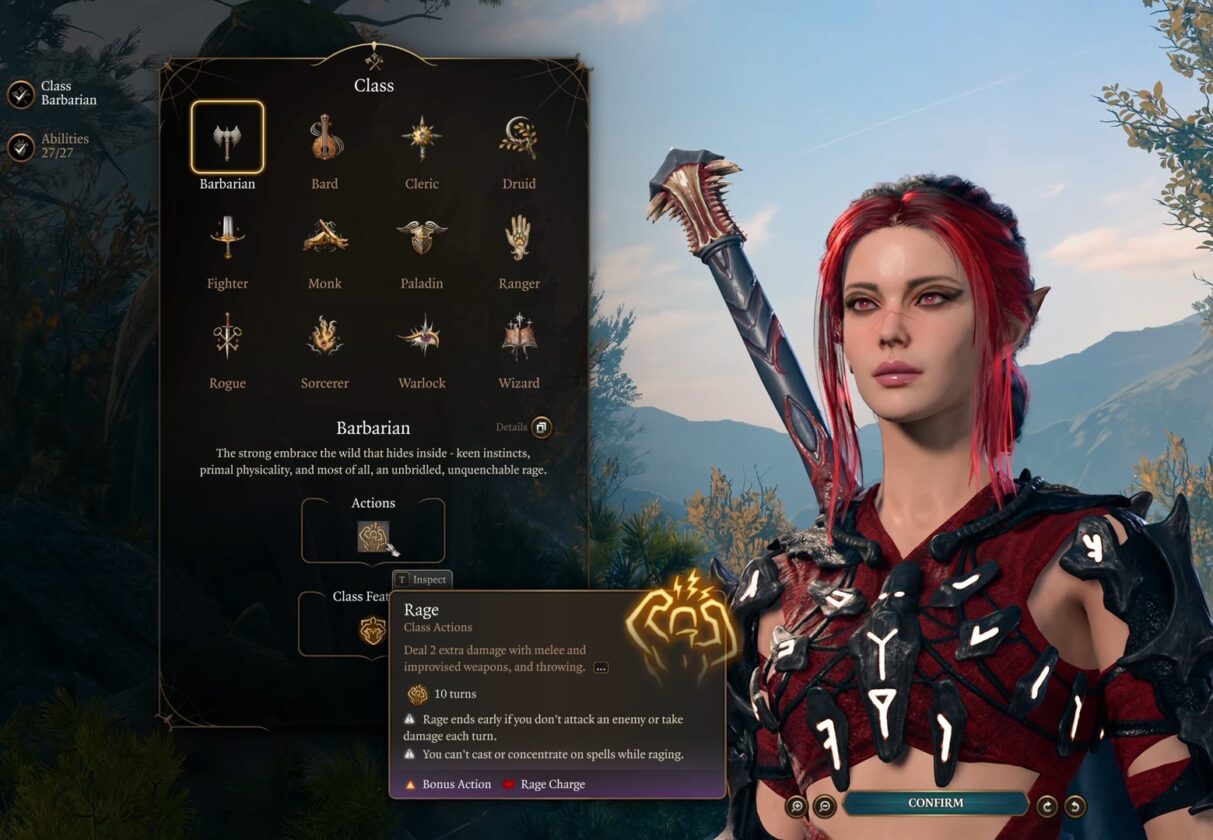Open the Barbarian class Details
Screen dimensions: 1213x840
[541, 428]
